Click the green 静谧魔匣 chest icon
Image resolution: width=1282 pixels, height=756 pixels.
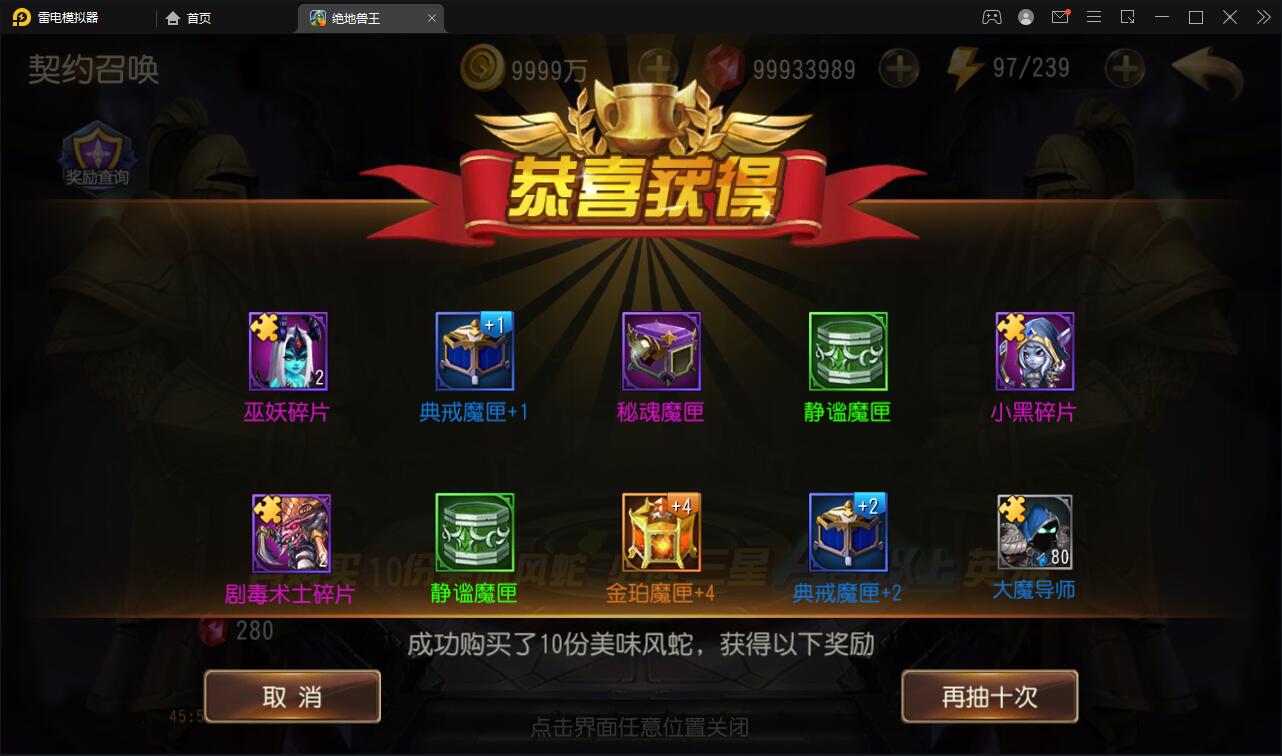point(848,351)
